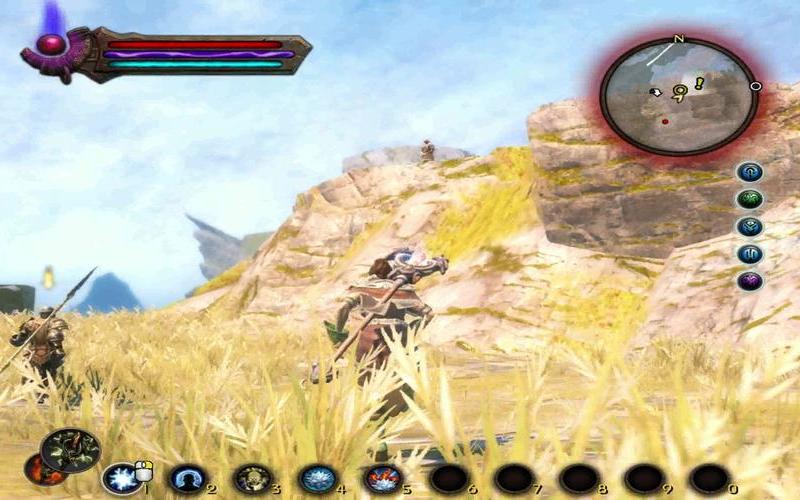800x500 pixels.
Task: Select the purple buff icon below the minimap
Action: pyautogui.click(x=750, y=281)
